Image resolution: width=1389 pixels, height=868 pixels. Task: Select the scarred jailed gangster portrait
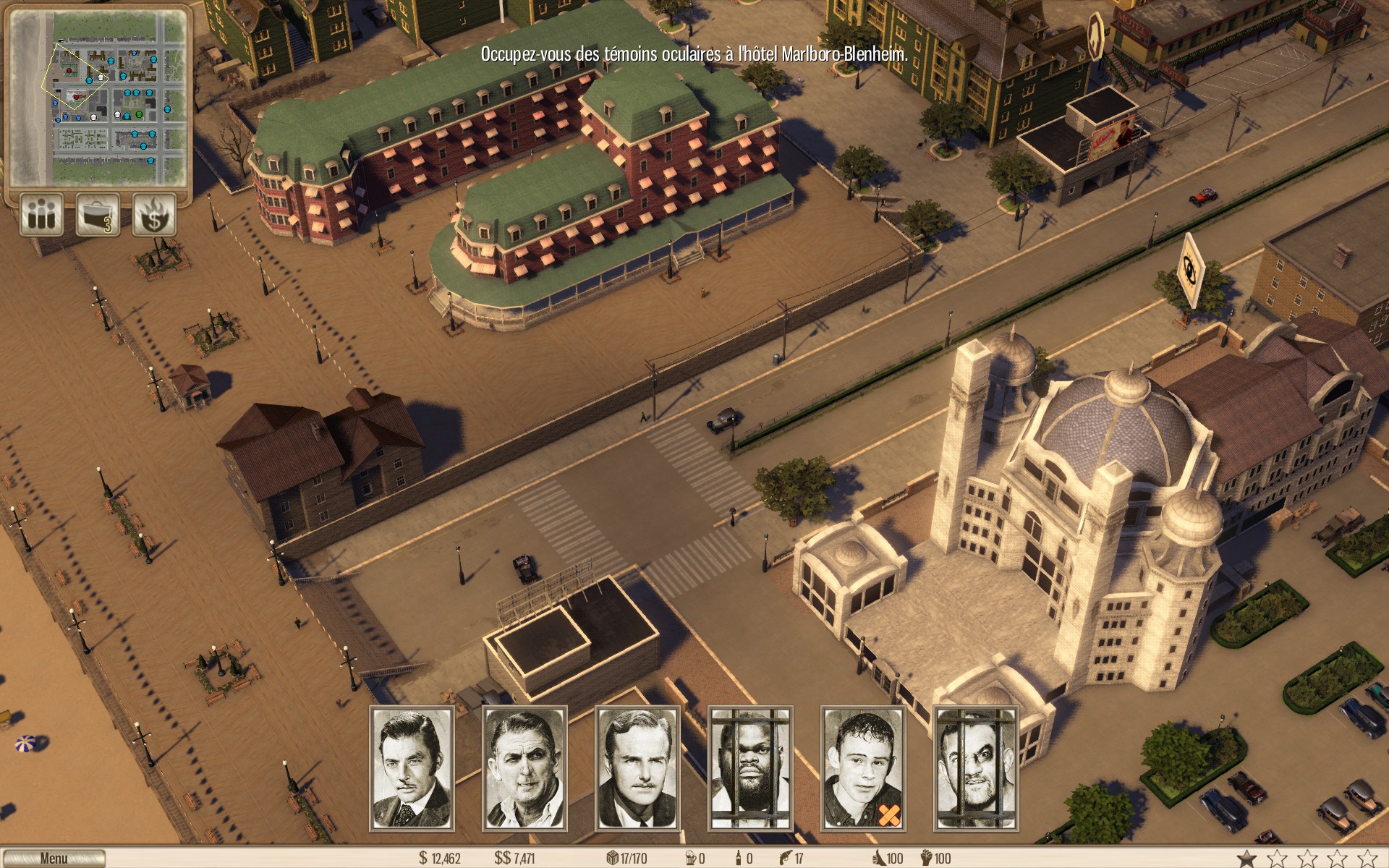[976, 768]
